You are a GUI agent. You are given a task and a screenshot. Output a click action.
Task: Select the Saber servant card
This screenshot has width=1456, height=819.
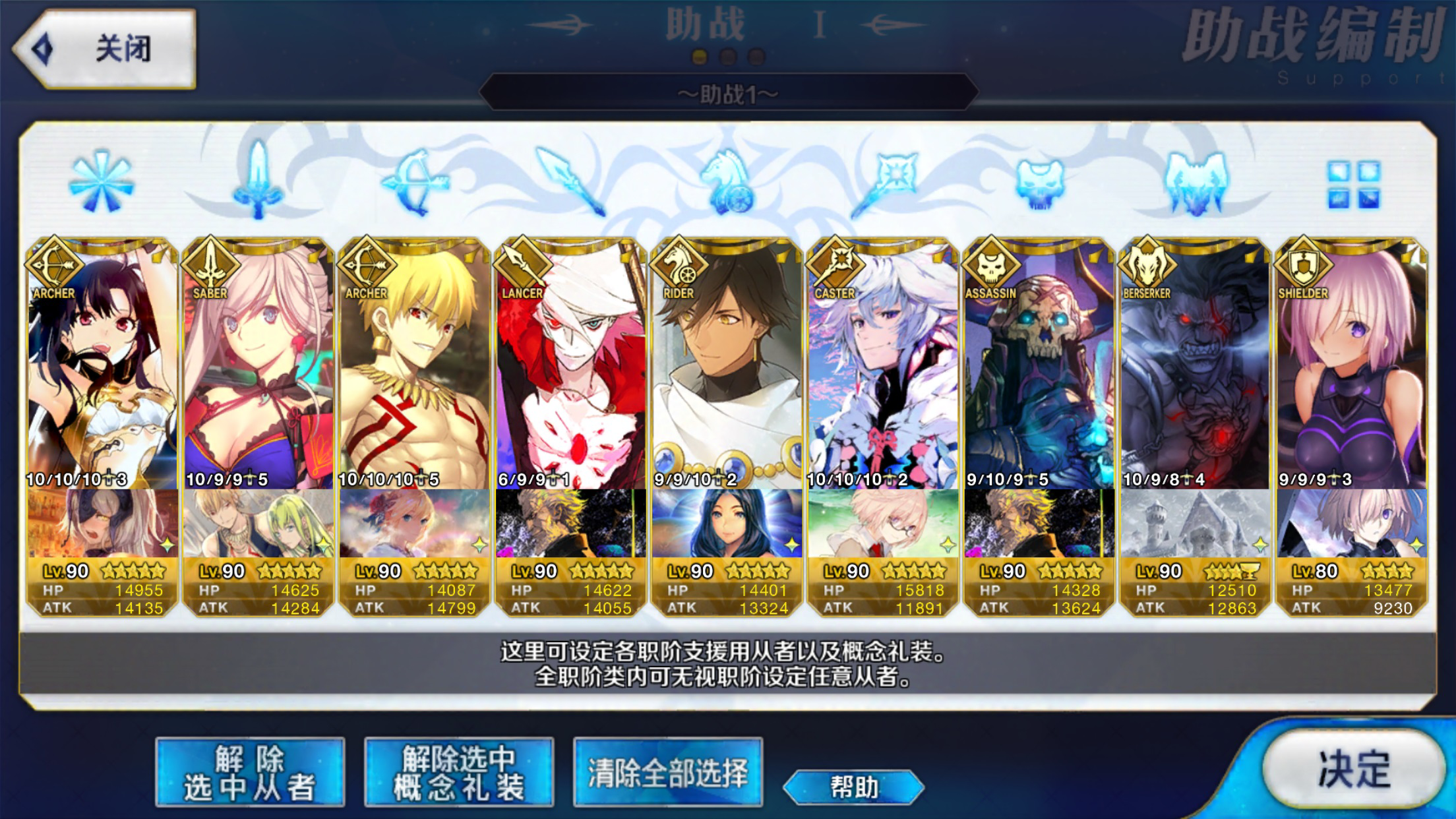coord(258,369)
